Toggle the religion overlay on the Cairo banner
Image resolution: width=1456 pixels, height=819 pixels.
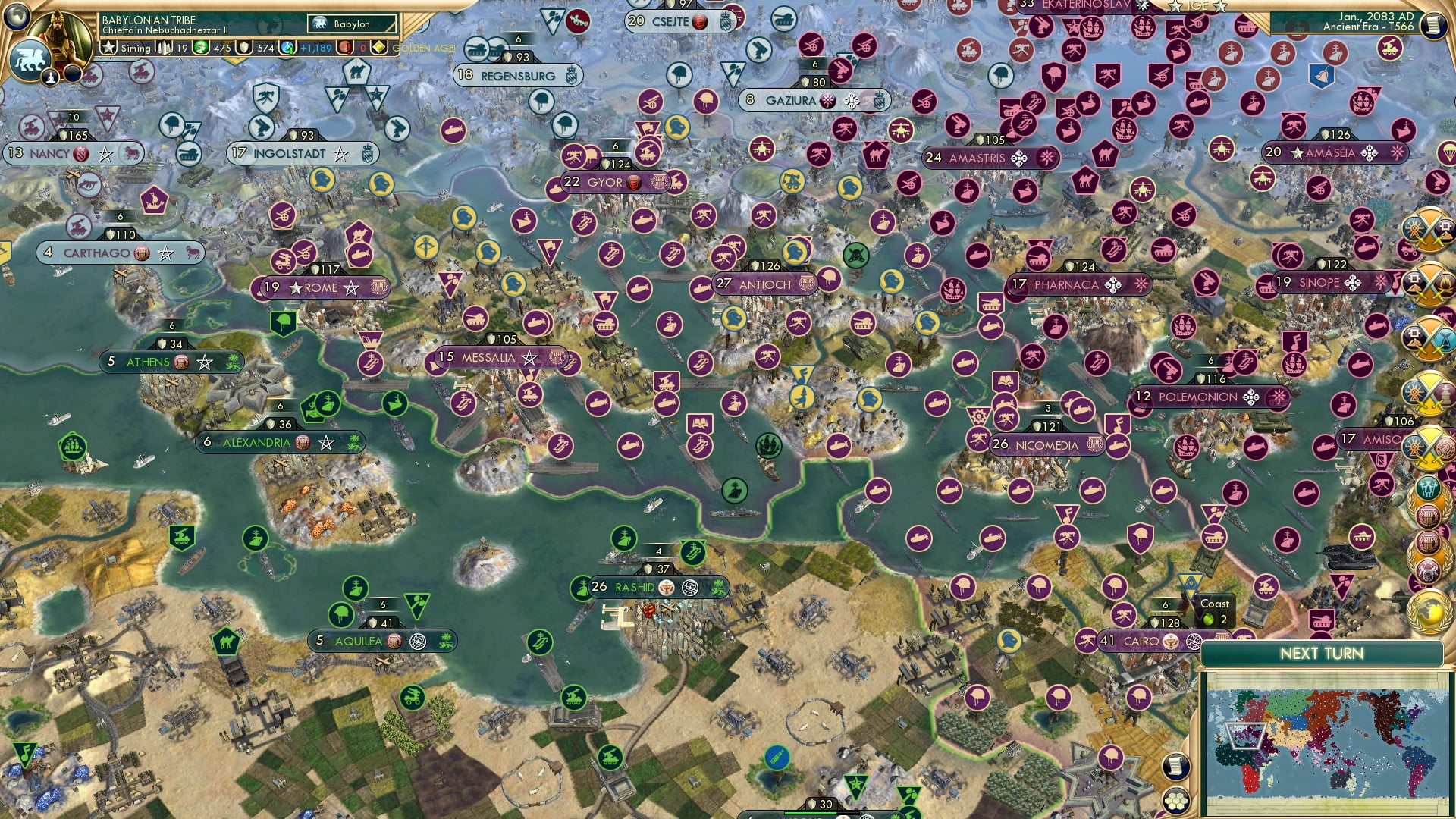click(1171, 642)
